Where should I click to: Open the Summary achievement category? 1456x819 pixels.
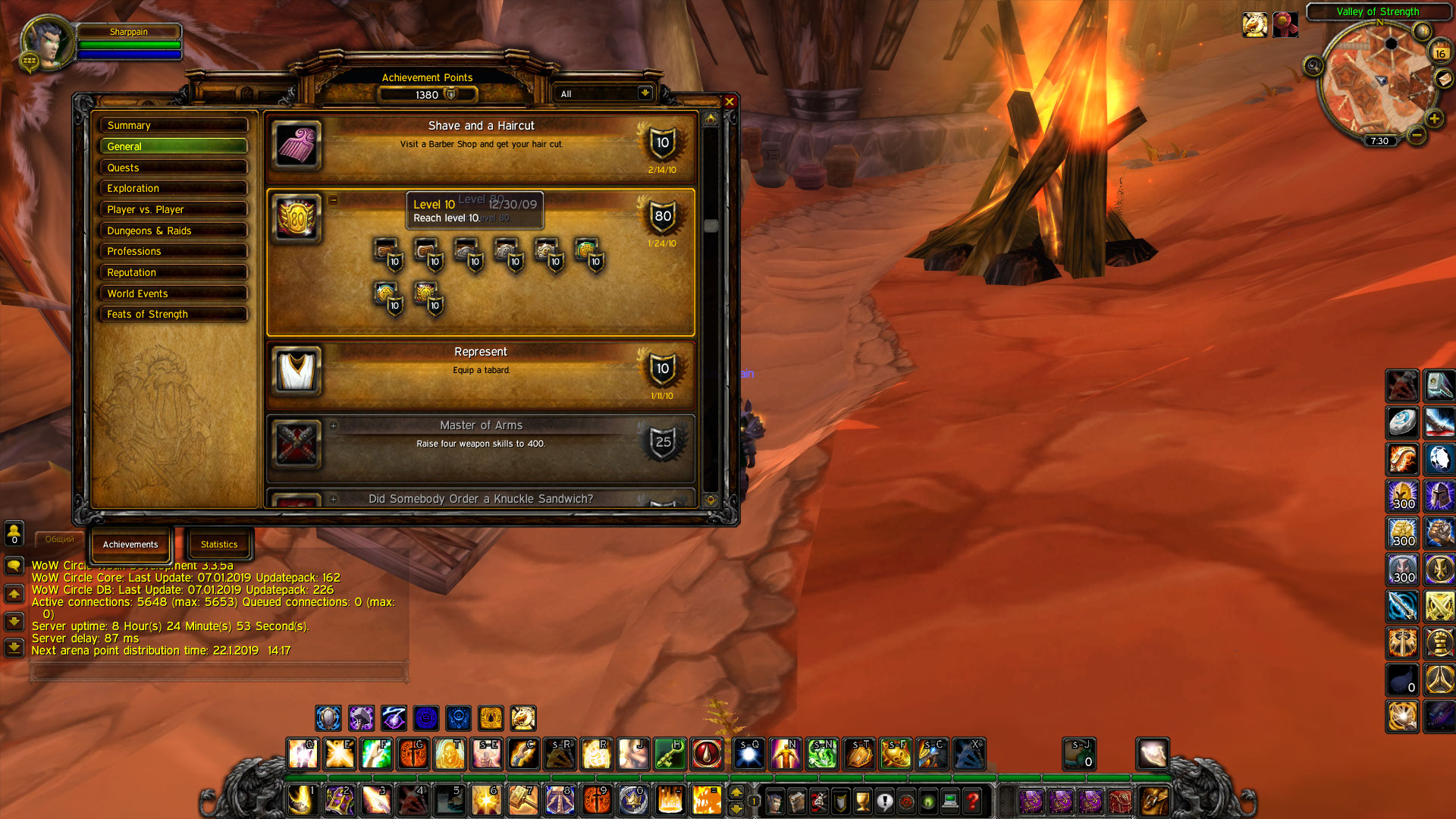coord(174,125)
